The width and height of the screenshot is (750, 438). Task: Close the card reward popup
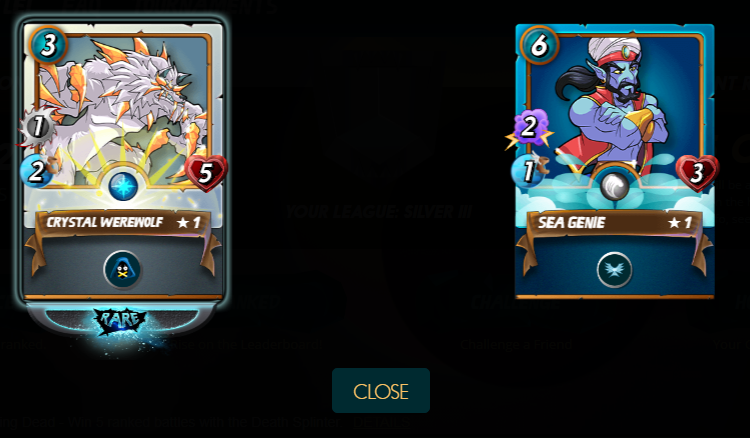point(381,391)
